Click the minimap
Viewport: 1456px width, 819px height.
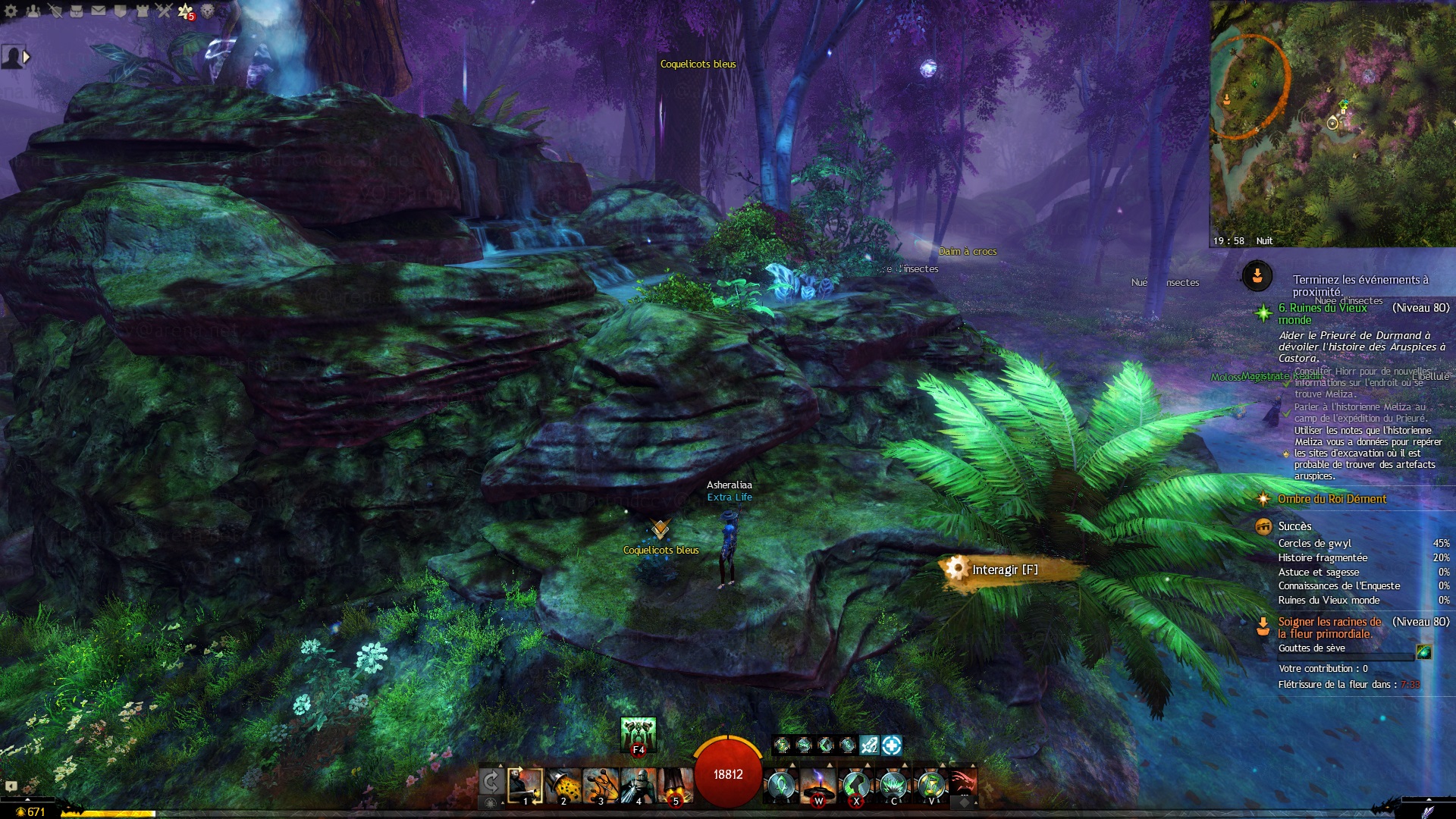tap(1332, 121)
